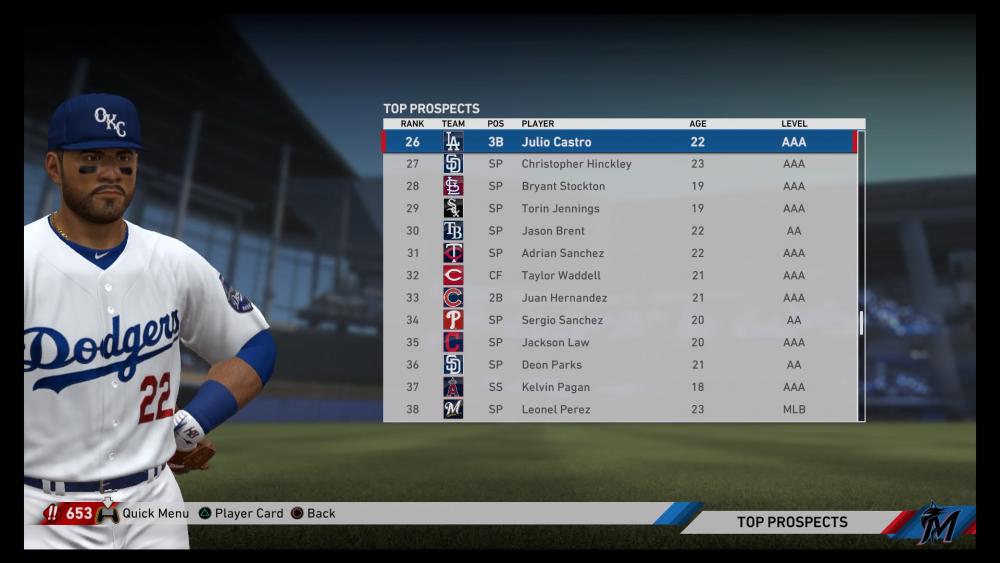Screen dimensions: 1000x563
Task: Choose Christopher Hinckley in the prospects list
Action: (620, 164)
